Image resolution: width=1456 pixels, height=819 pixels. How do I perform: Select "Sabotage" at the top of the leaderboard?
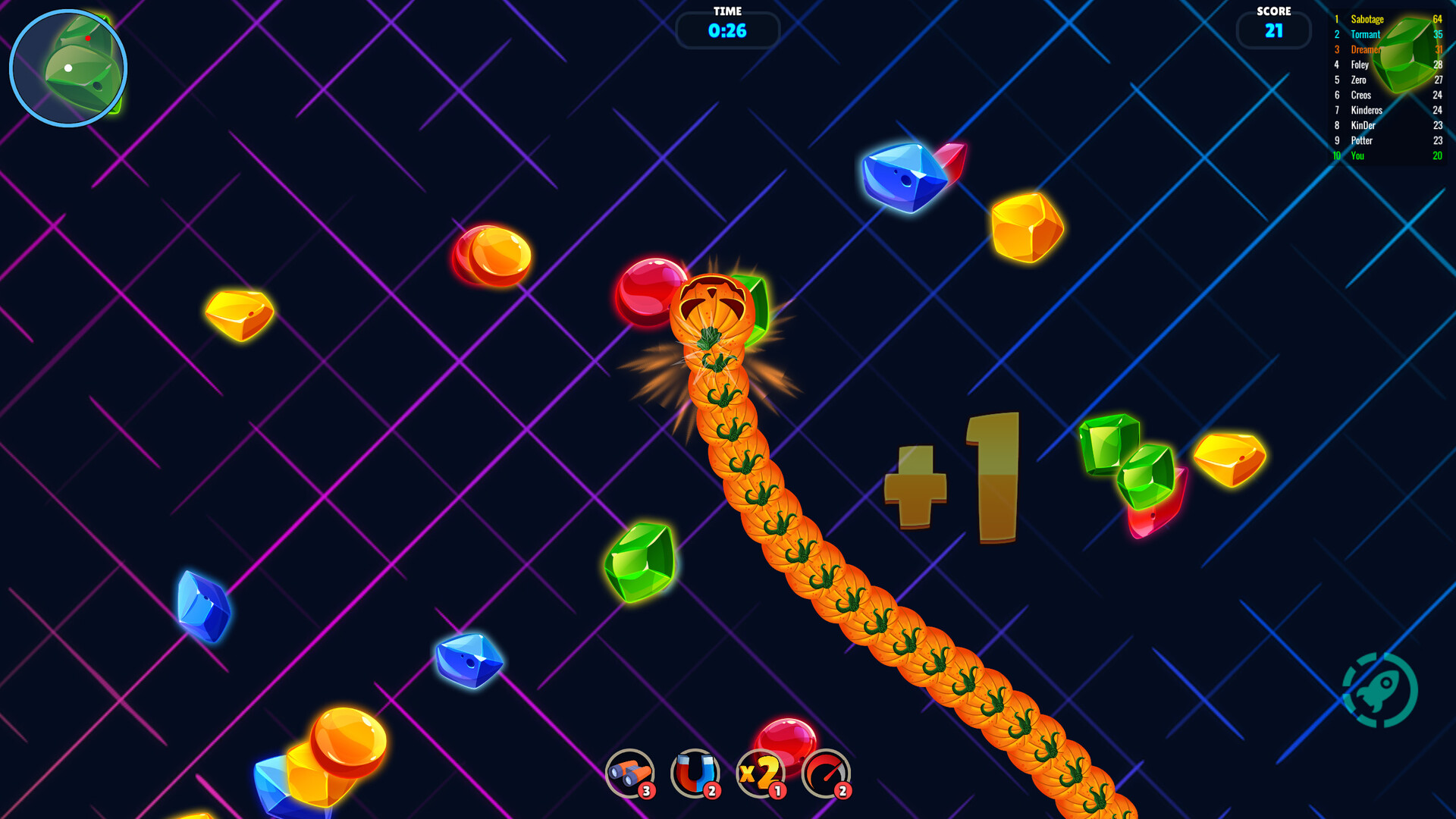coord(1367,19)
